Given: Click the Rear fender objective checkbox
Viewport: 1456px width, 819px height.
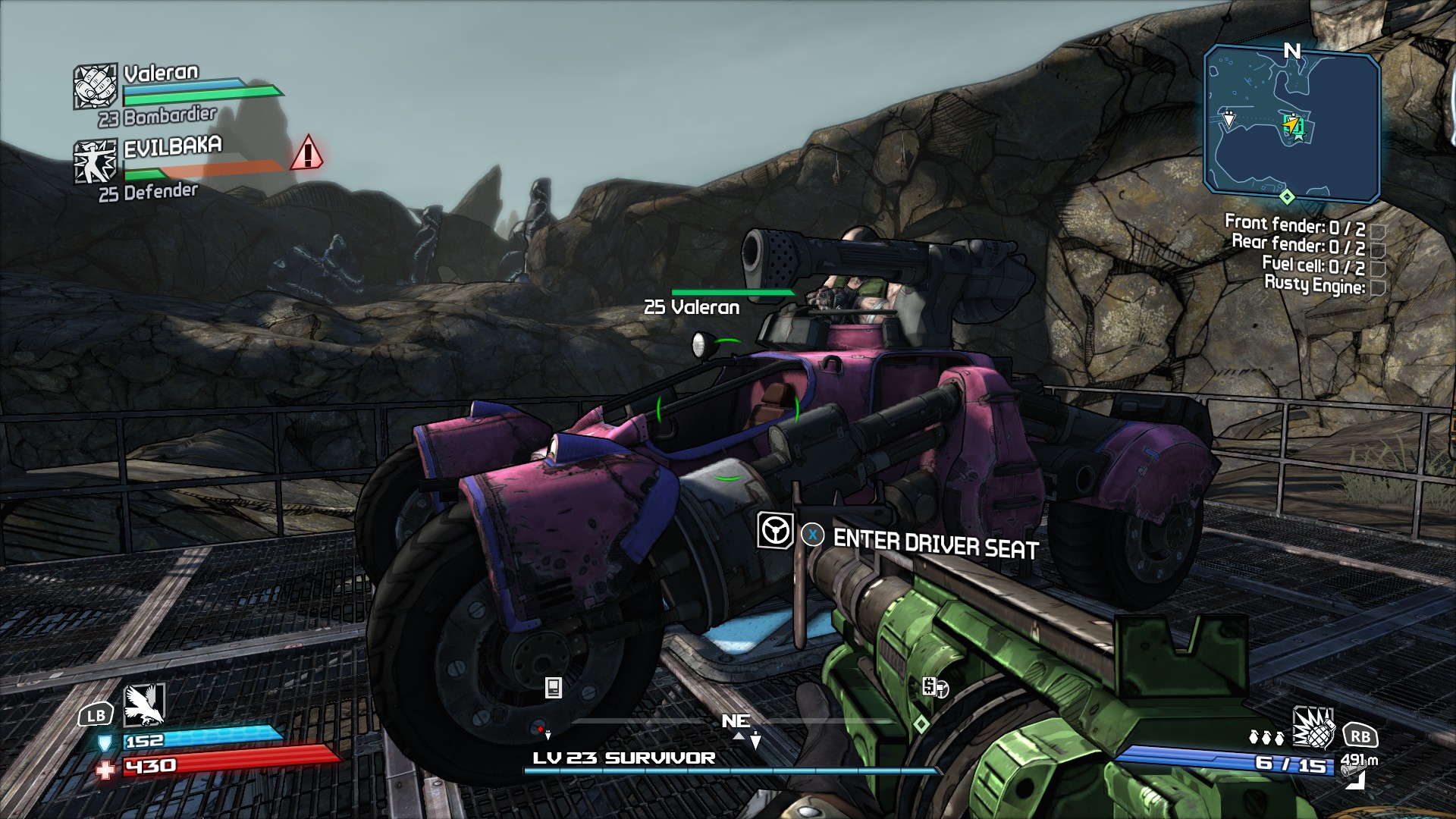Looking at the screenshot, I should (x=1379, y=249).
